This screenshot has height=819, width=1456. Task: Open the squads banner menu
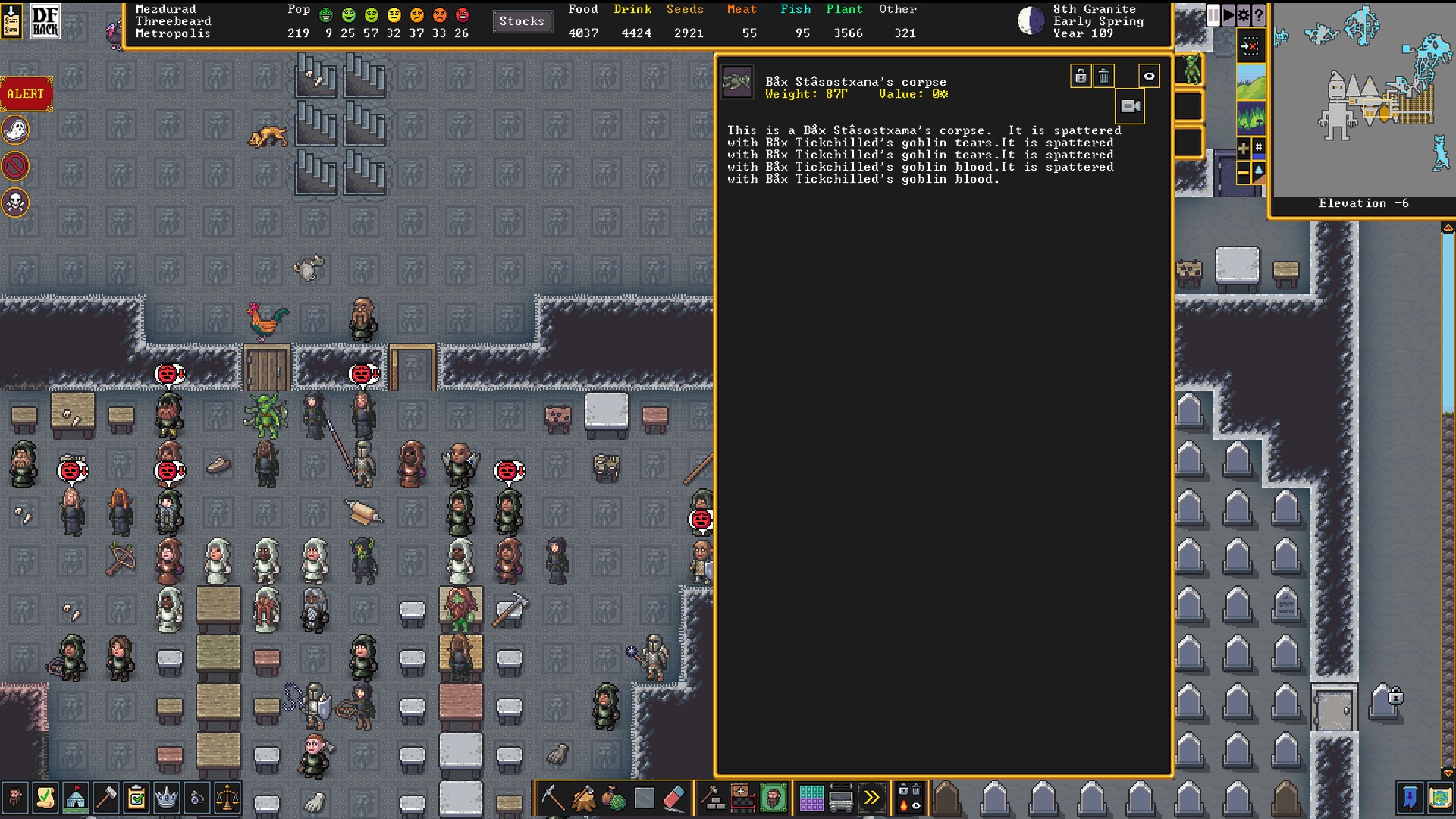point(1410,798)
